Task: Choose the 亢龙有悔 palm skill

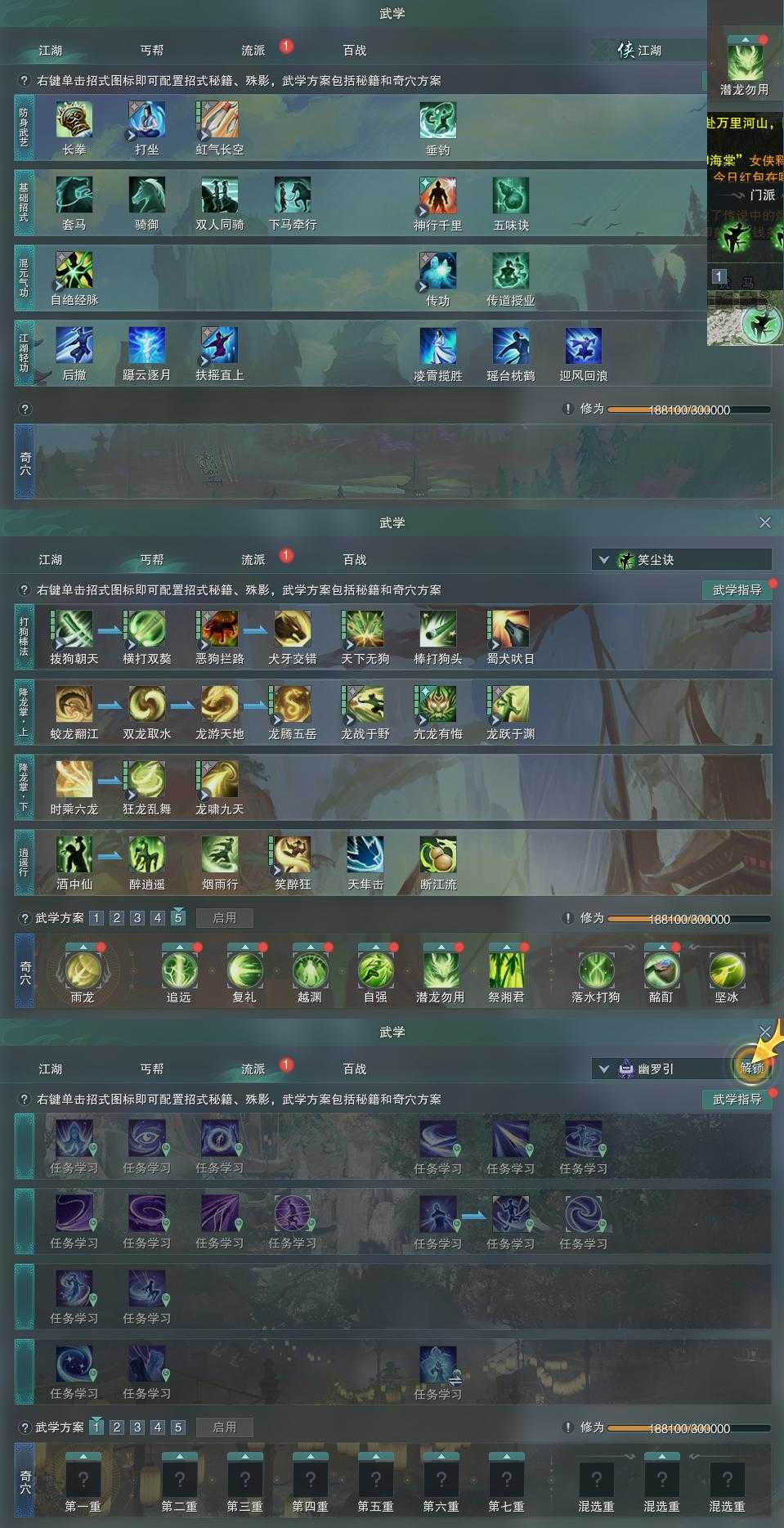Action: pyautogui.click(x=437, y=705)
